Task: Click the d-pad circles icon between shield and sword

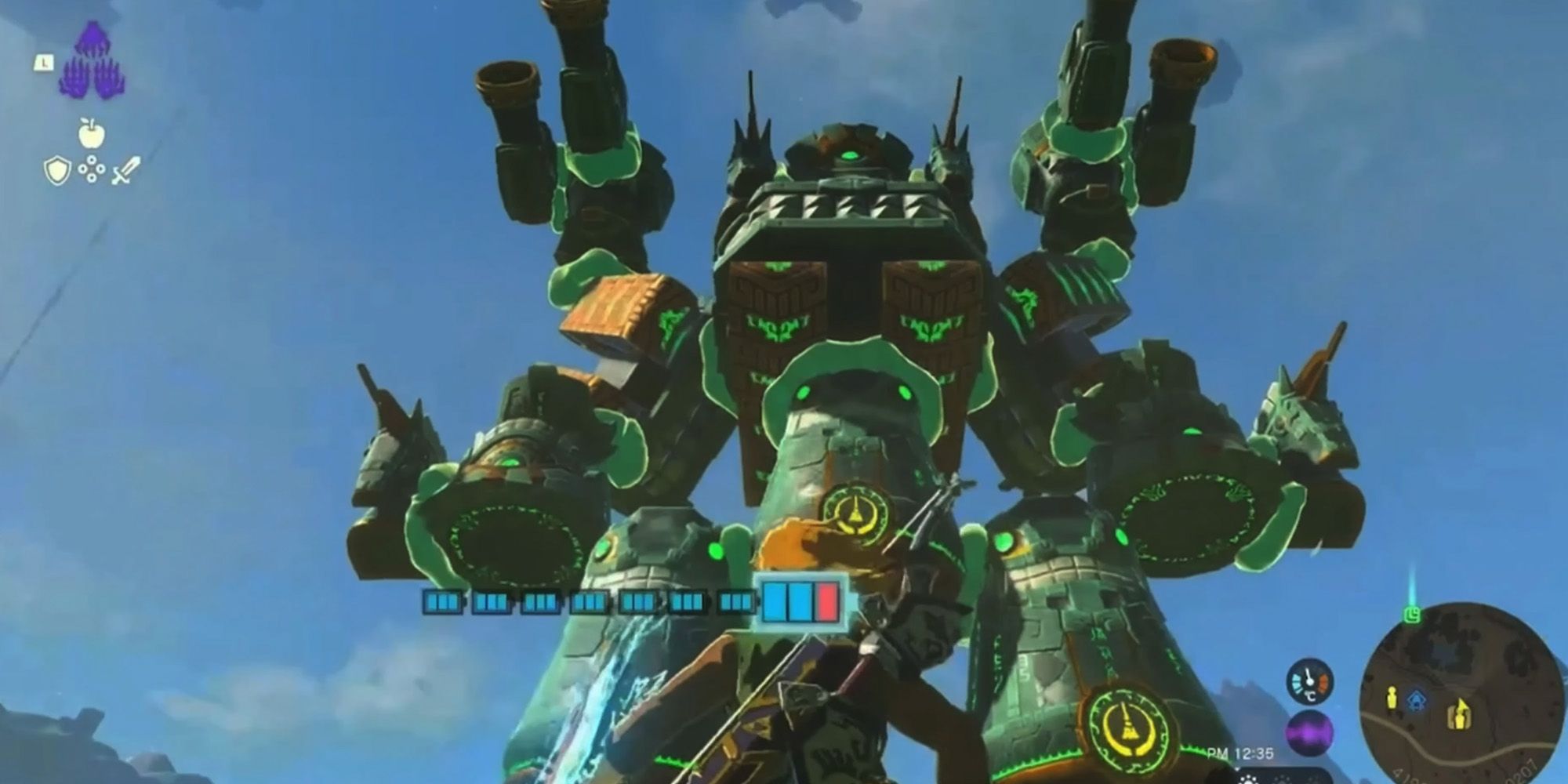Action: pos(91,169)
